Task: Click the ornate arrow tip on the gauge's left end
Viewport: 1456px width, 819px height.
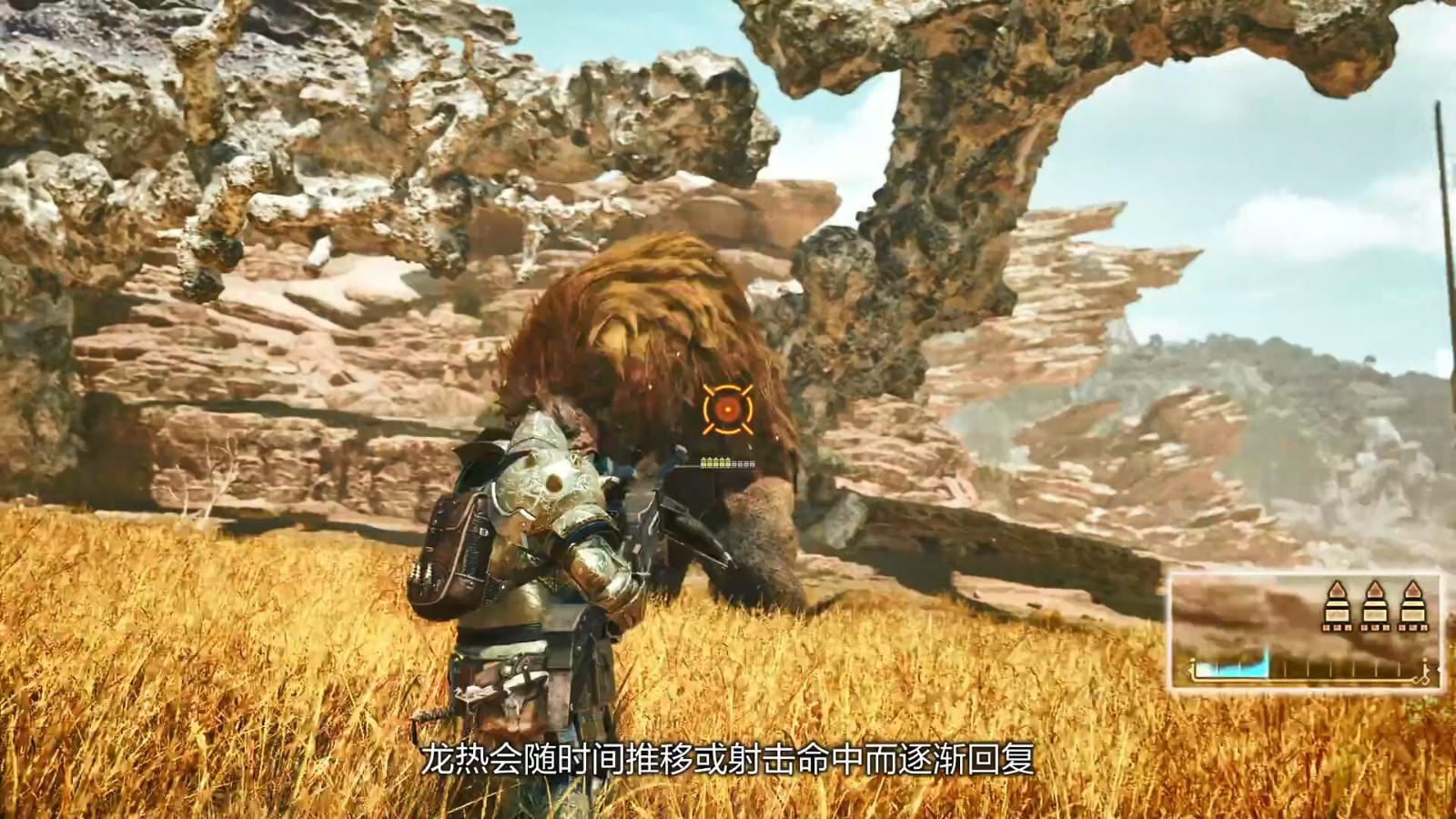Action: coord(1188,669)
